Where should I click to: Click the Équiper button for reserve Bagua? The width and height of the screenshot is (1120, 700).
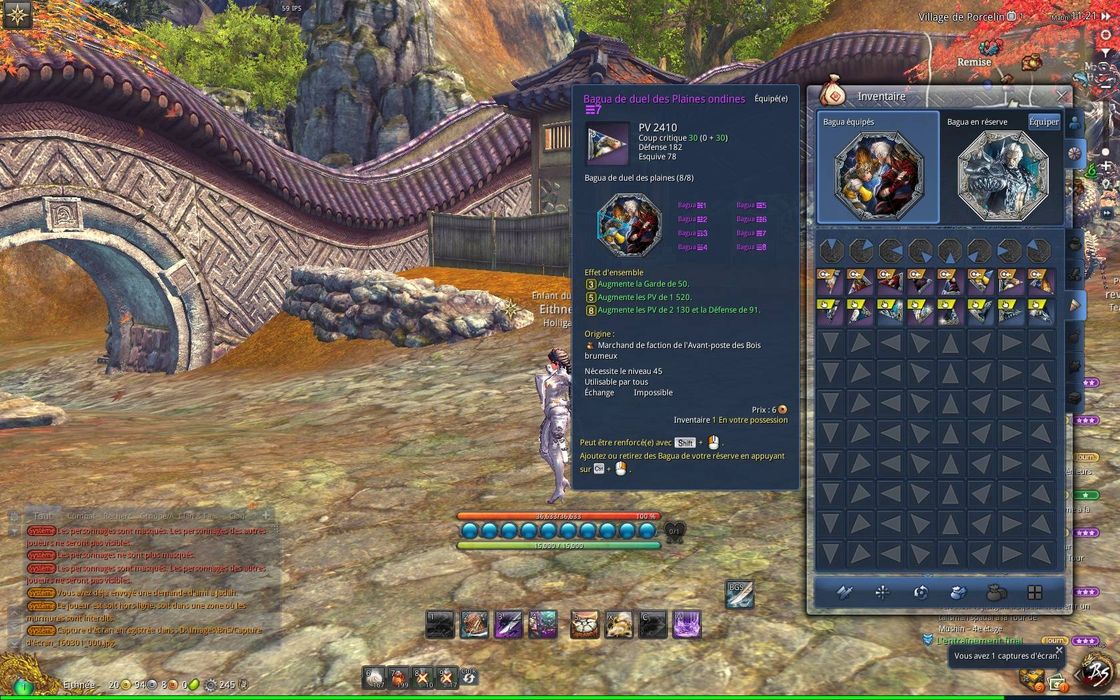1043,121
